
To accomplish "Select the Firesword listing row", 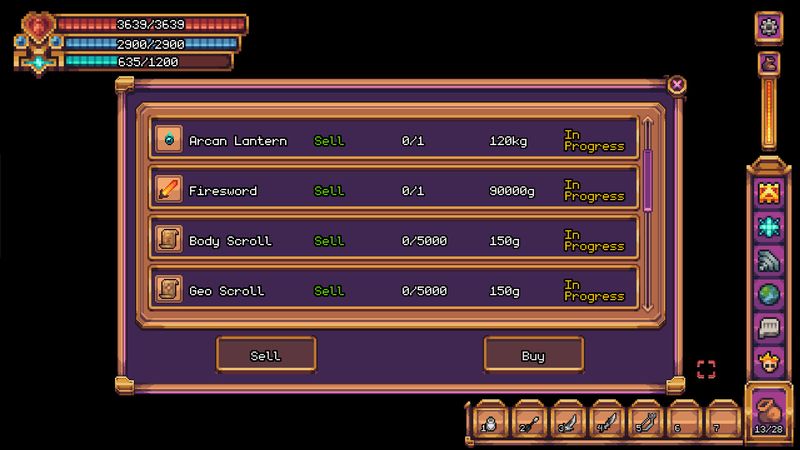I will tap(395, 190).
